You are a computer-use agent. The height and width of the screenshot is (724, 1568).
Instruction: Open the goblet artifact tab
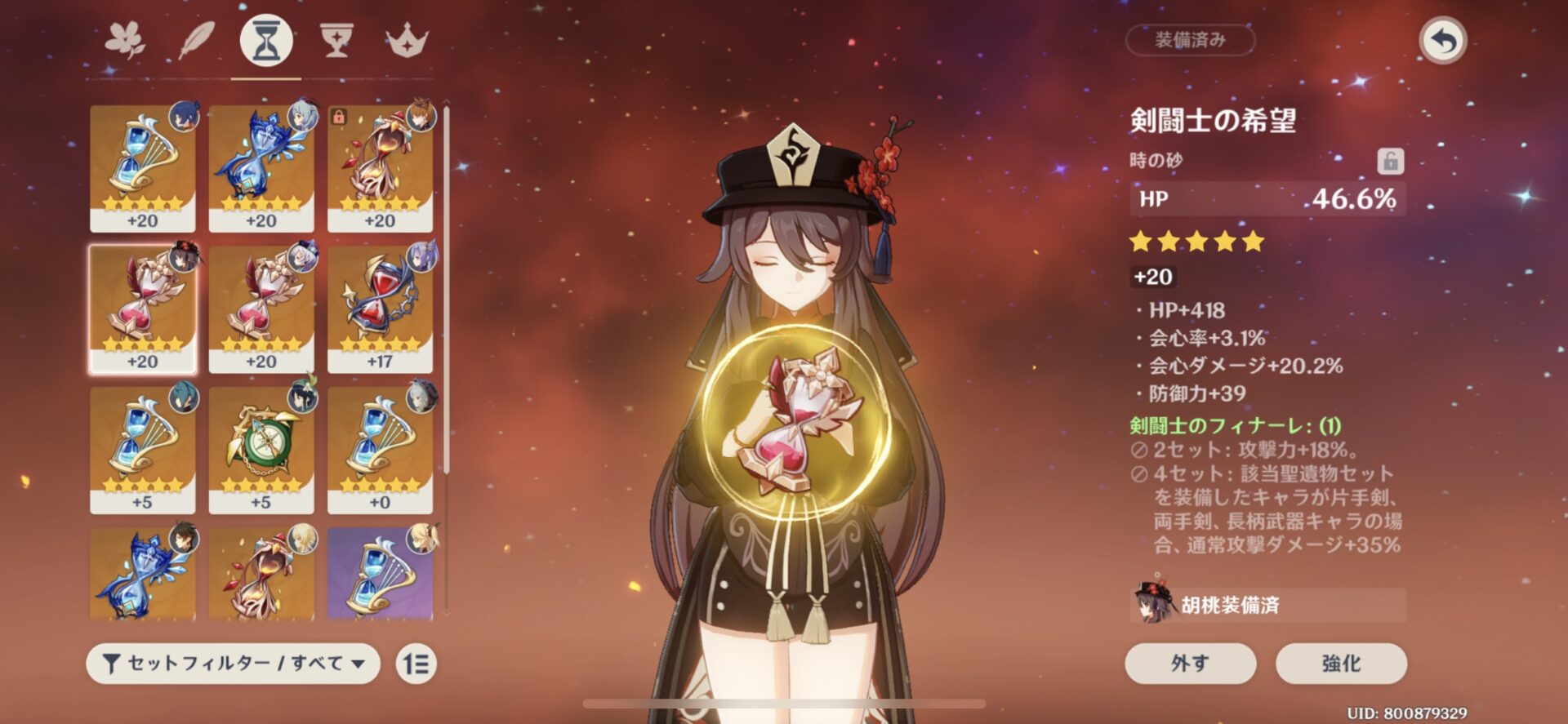(336, 40)
